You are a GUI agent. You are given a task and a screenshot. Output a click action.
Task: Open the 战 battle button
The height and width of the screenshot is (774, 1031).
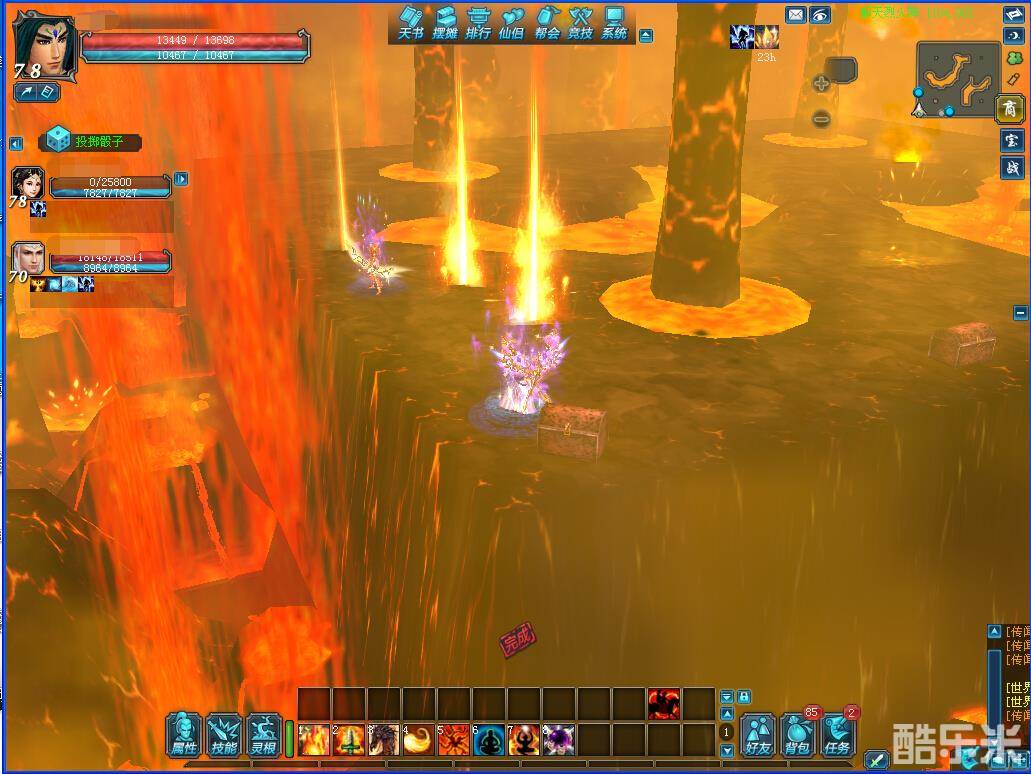[1010, 168]
